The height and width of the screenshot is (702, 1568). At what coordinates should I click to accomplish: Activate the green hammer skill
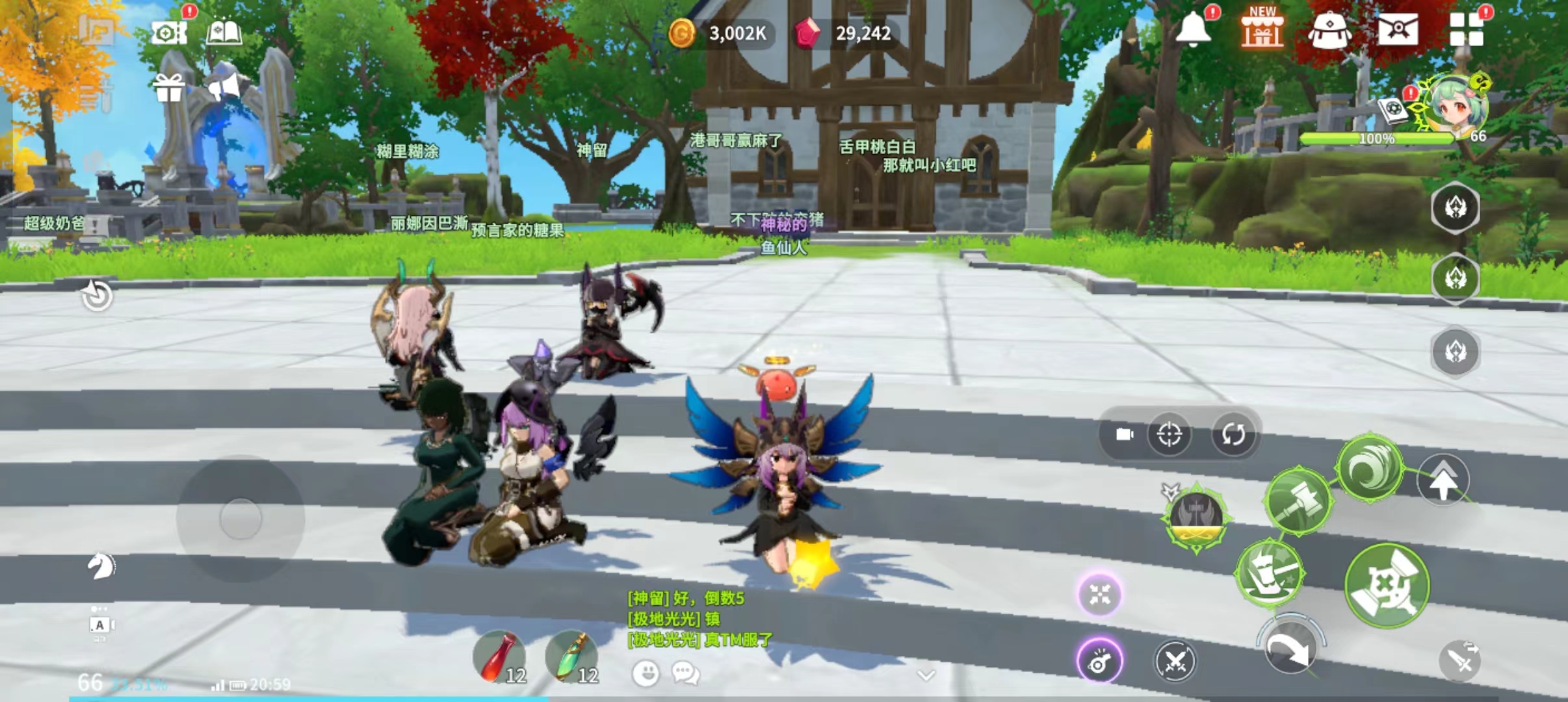(x=1298, y=501)
